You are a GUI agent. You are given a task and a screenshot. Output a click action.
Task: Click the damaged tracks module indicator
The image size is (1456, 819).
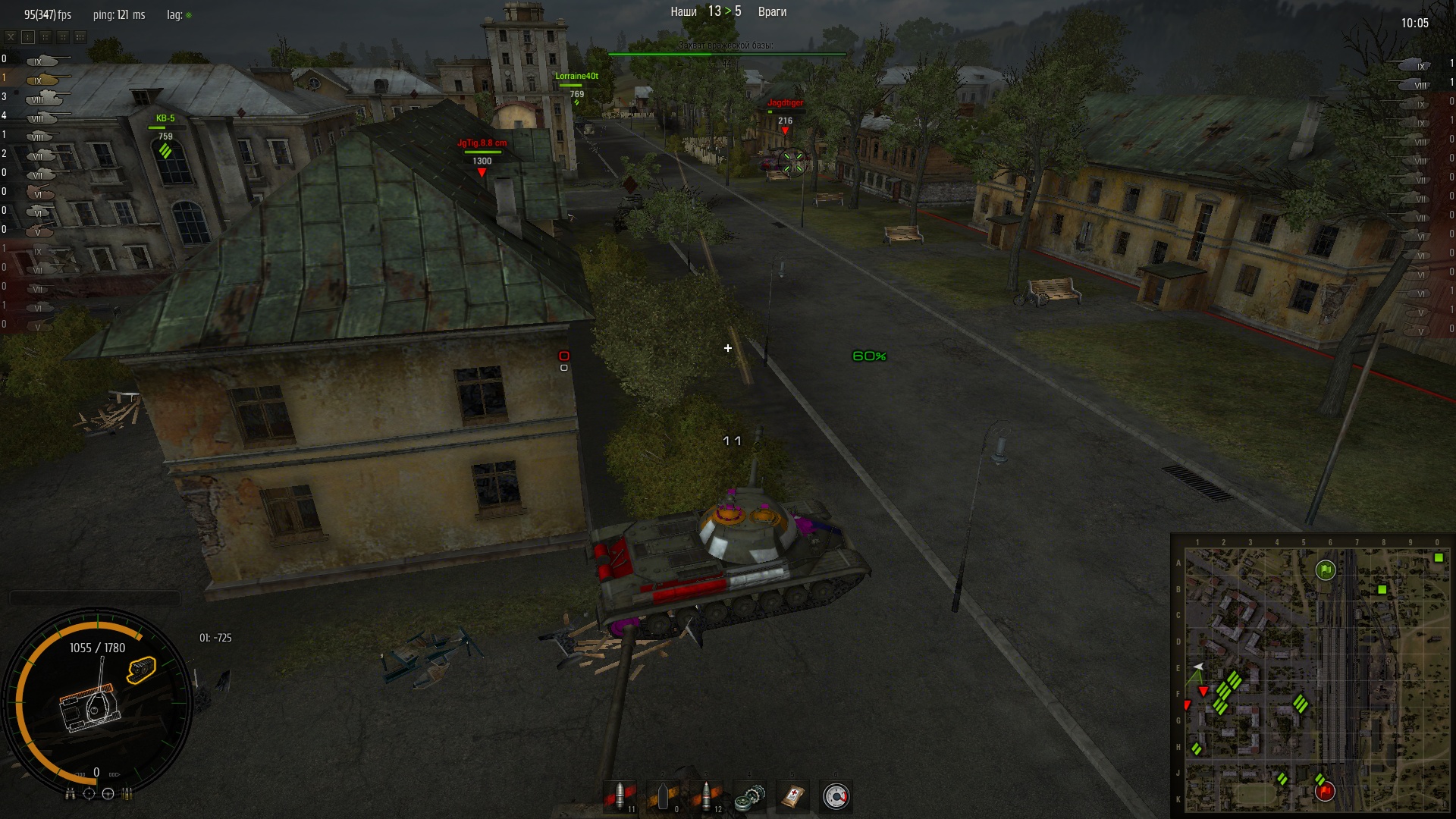pyautogui.click(x=142, y=670)
